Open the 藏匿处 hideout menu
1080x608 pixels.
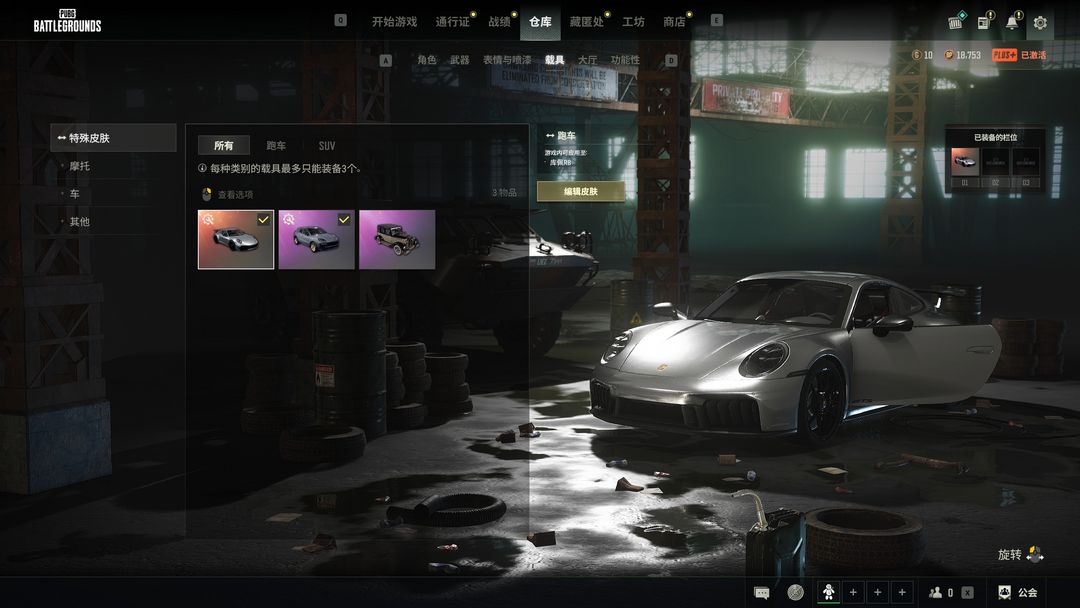[x=586, y=21]
